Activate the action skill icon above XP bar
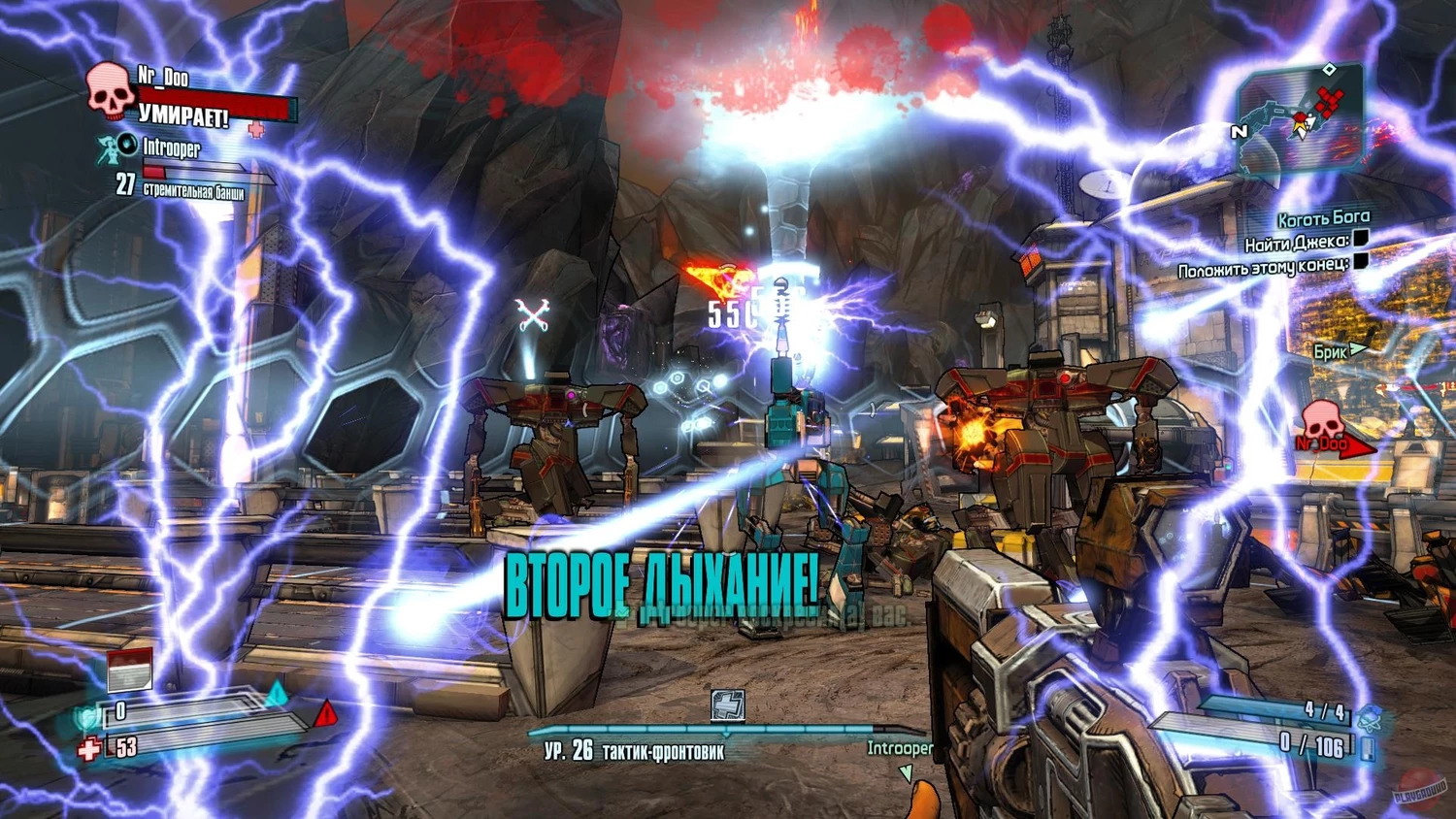This screenshot has height=819, width=1456. tap(727, 705)
